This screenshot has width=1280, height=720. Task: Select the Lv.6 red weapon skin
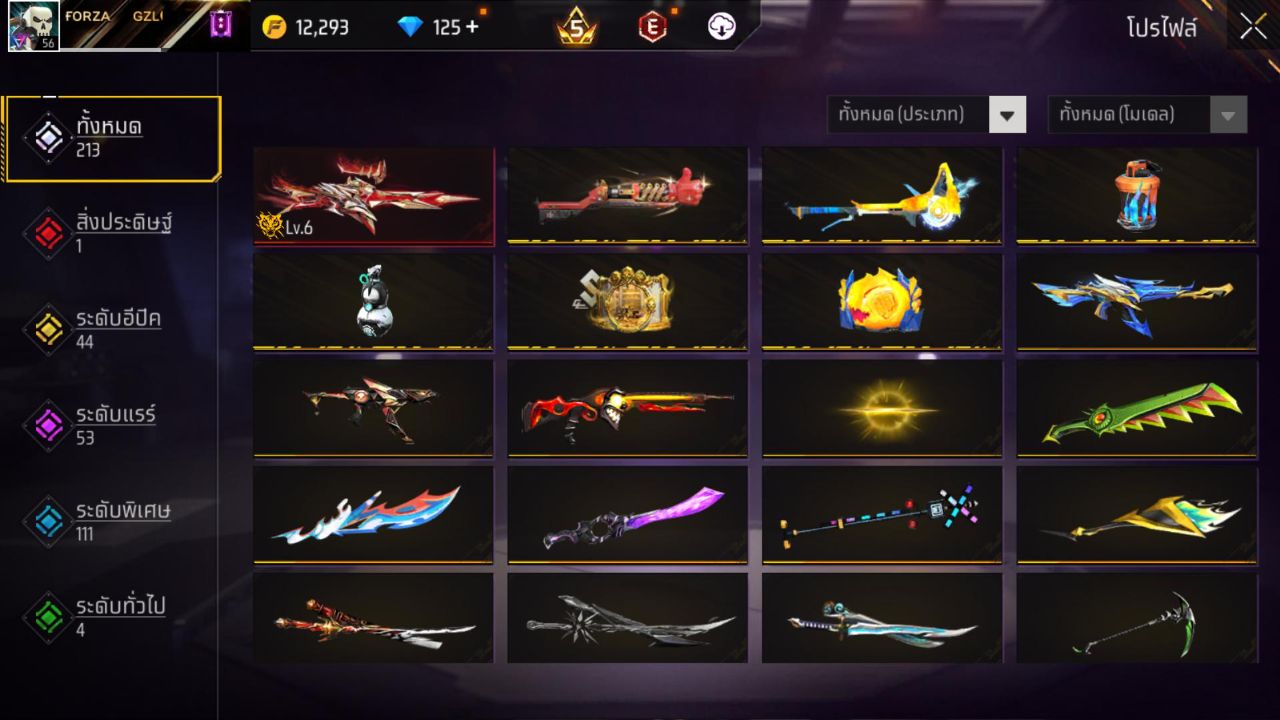click(x=372, y=194)
